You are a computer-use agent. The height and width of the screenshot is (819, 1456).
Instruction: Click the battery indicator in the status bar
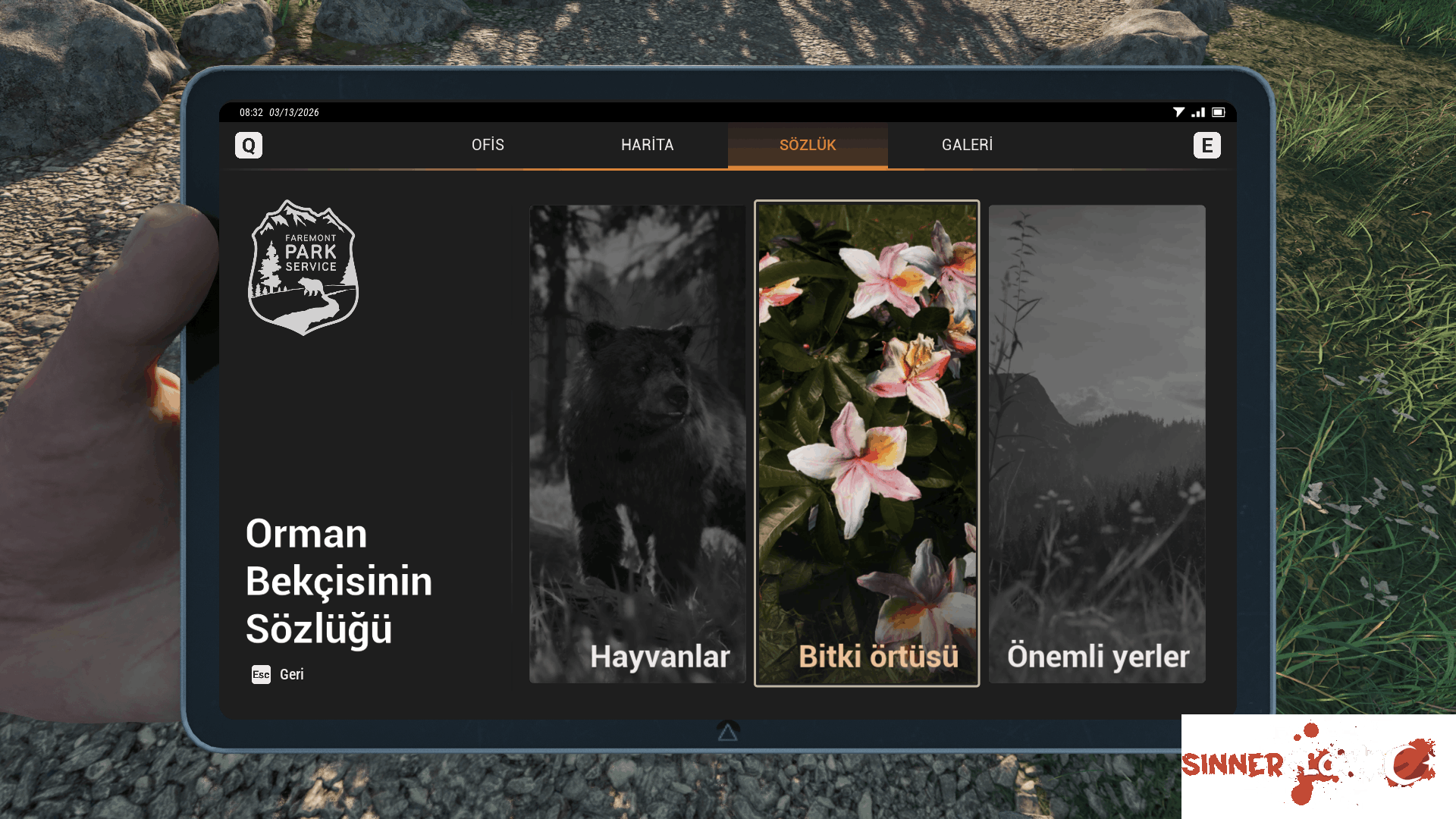(x=1219, y=112)
